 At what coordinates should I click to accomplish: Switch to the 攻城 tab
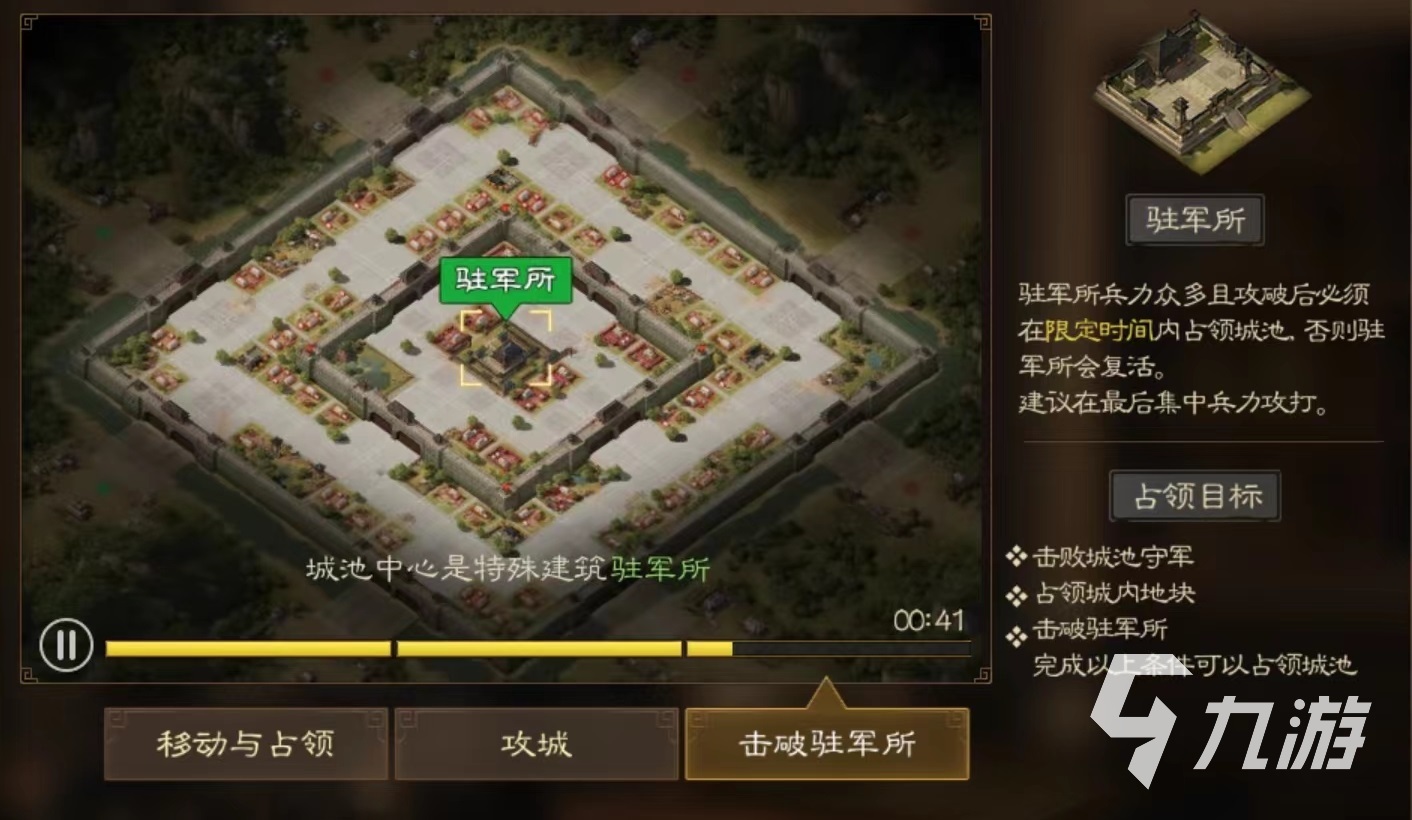coord(535,745)
